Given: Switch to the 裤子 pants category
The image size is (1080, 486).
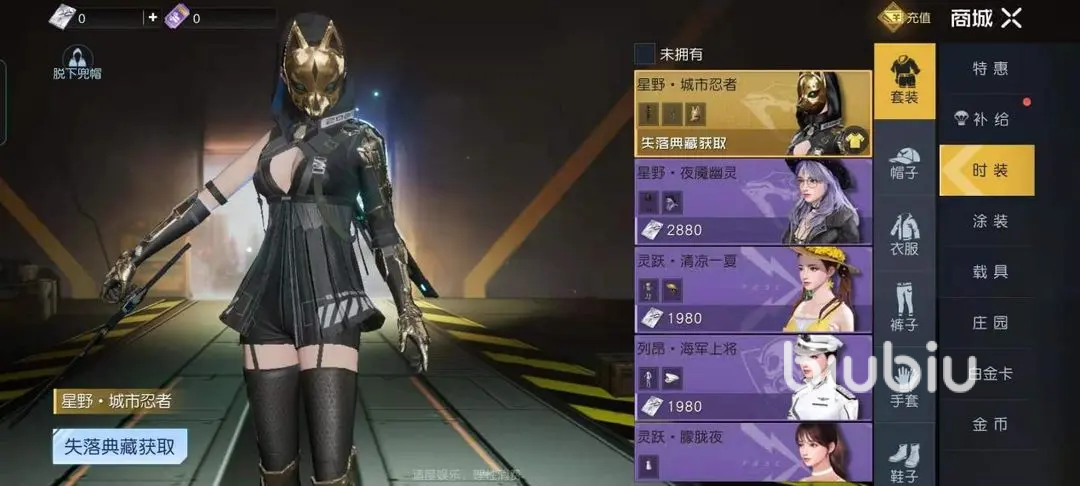Looking at the screenshot, I should coord(904,310).
